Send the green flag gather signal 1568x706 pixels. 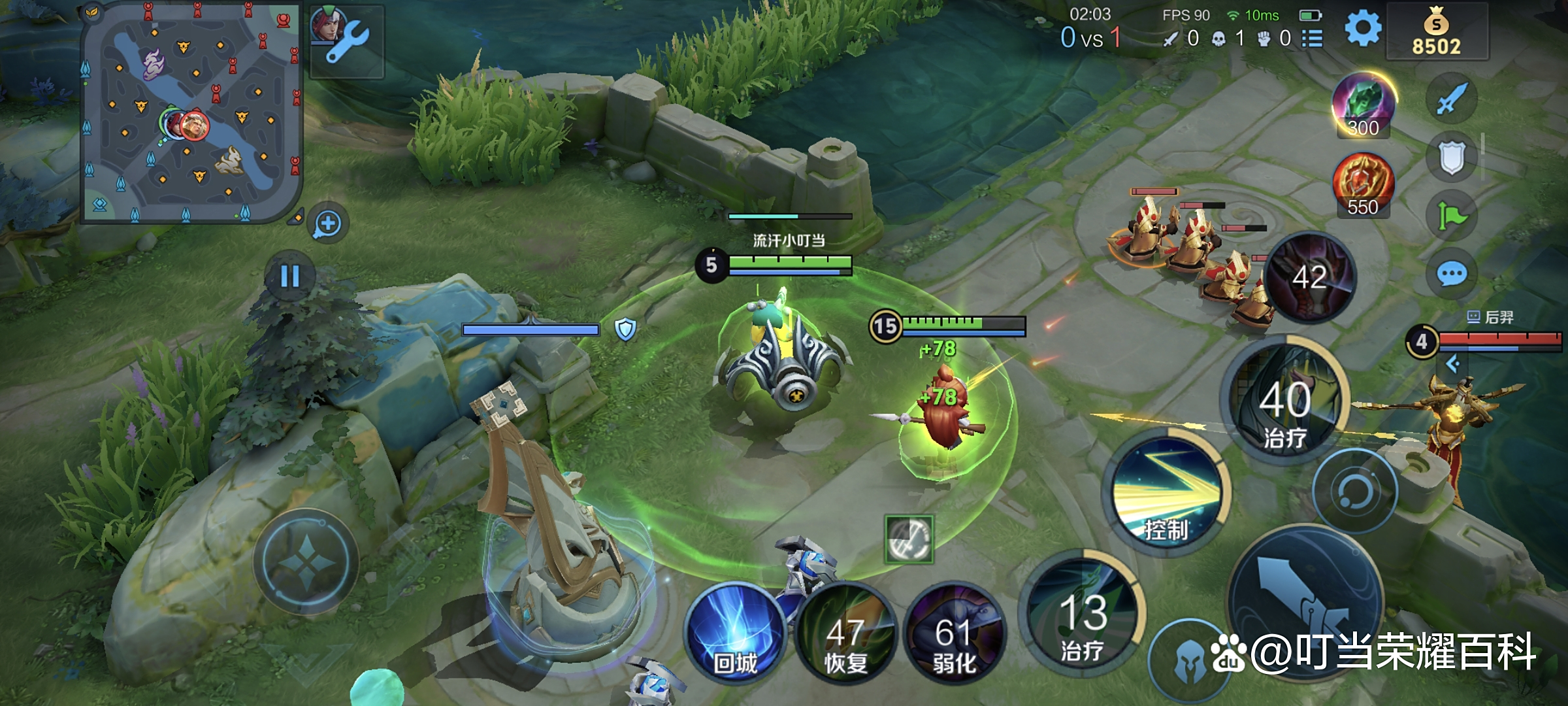[x=1451, y=216]
